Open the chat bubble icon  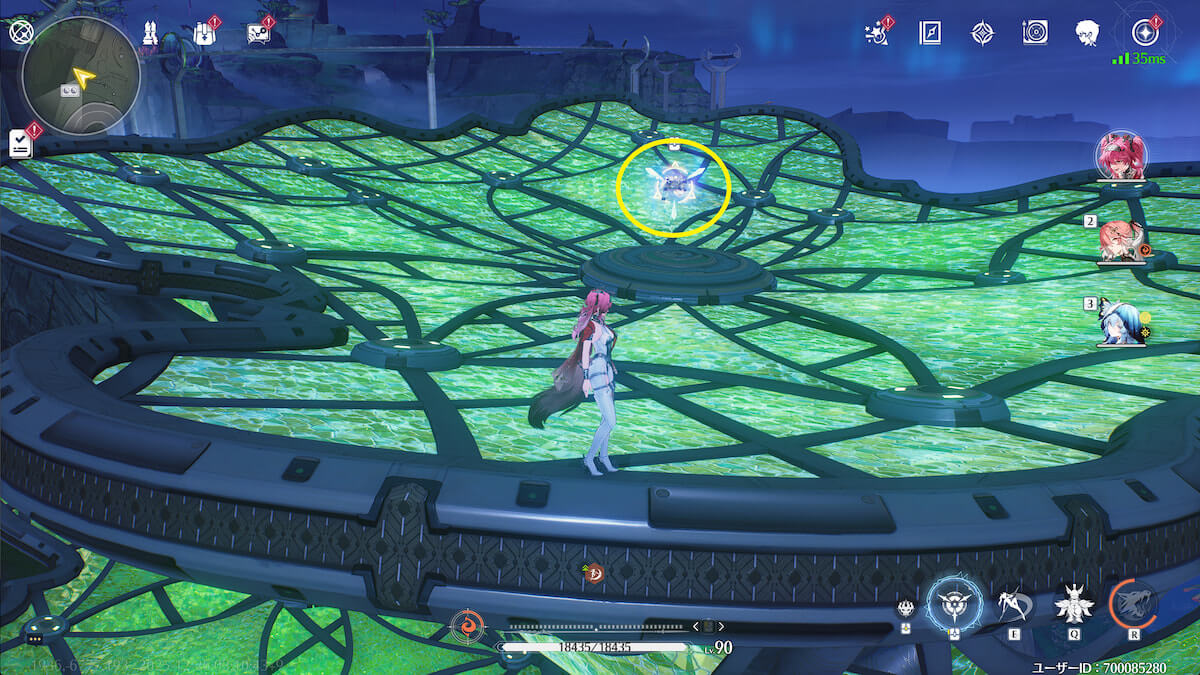click(258, 34)
